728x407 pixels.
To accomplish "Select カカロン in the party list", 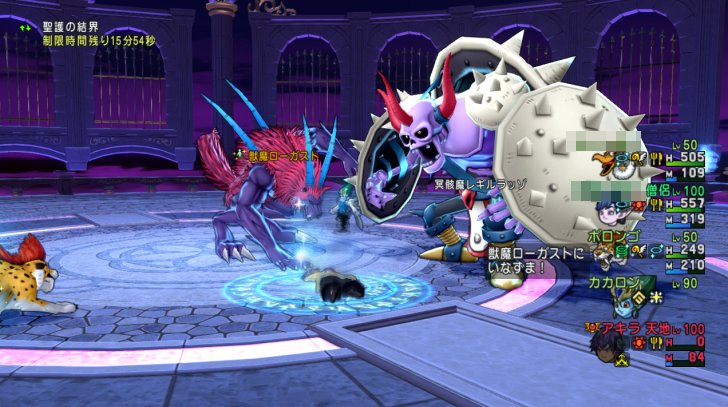I will (613, 283).
